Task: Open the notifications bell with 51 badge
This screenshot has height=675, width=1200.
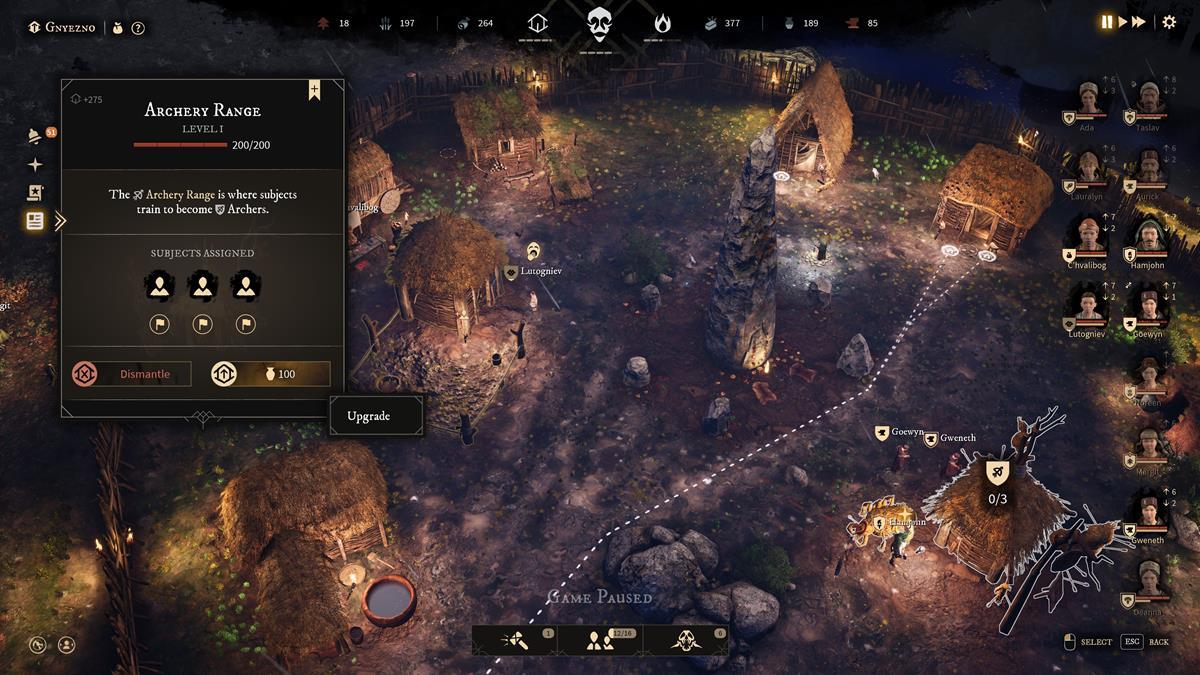Action: [35, 137]
